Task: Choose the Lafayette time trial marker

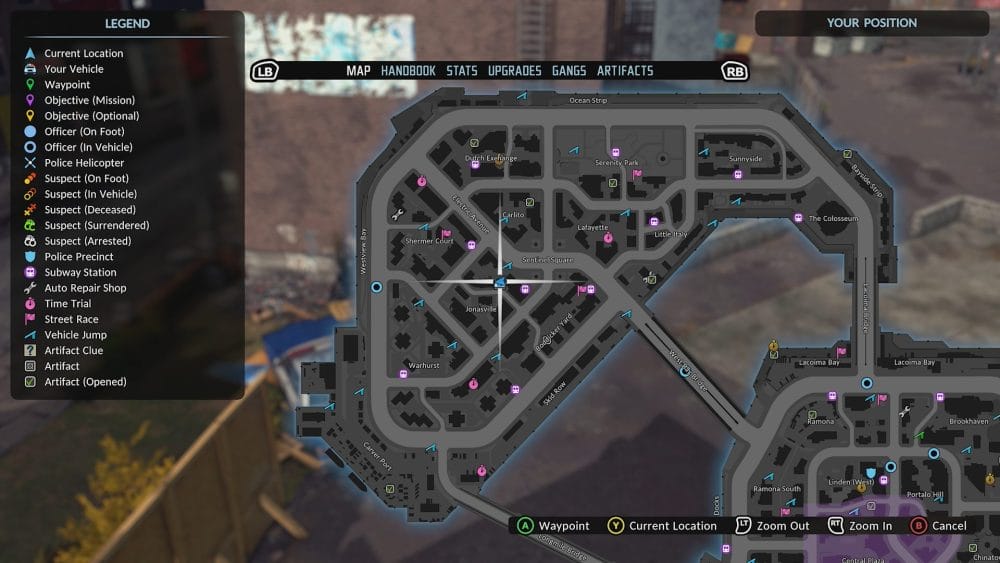Action: 607,238
